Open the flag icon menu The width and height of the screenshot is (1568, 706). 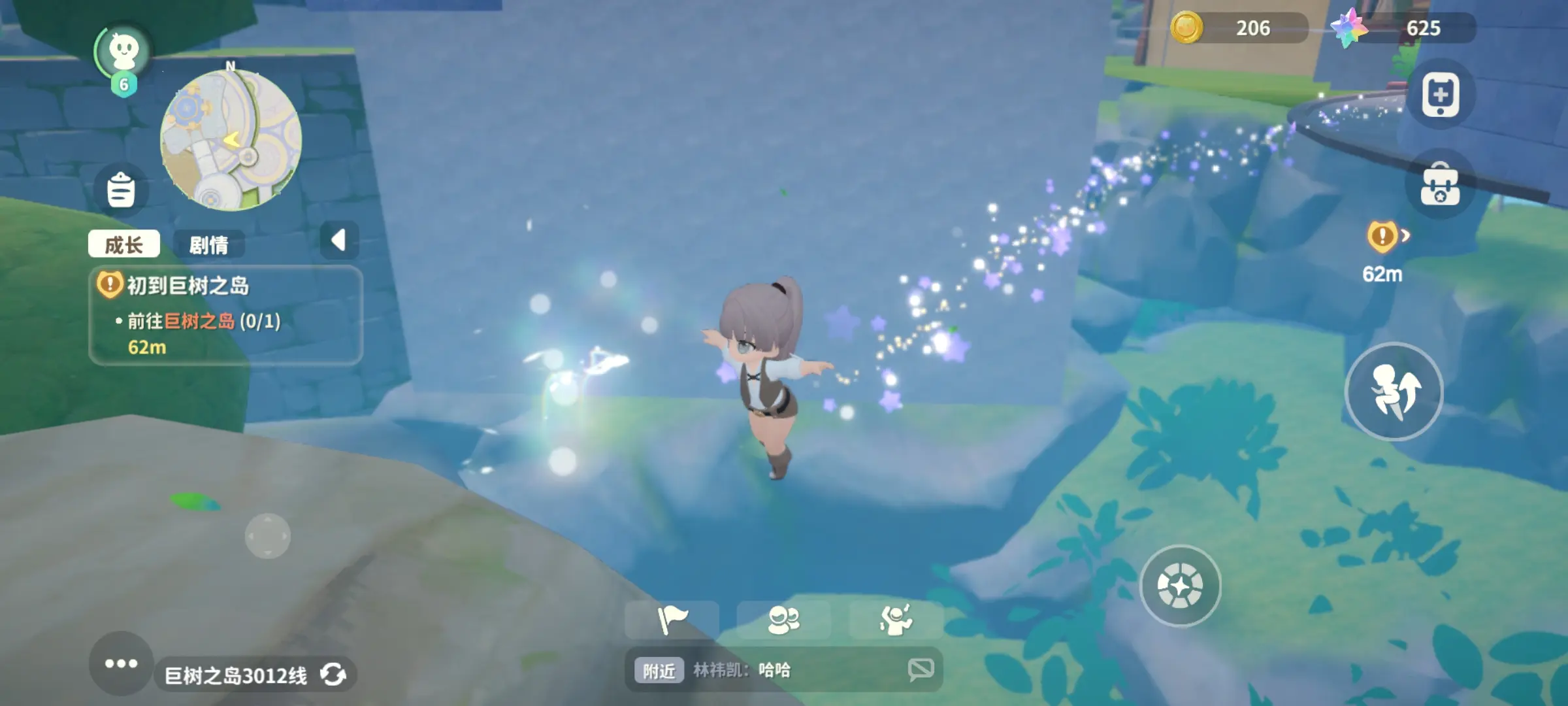(x=672, y=620)
